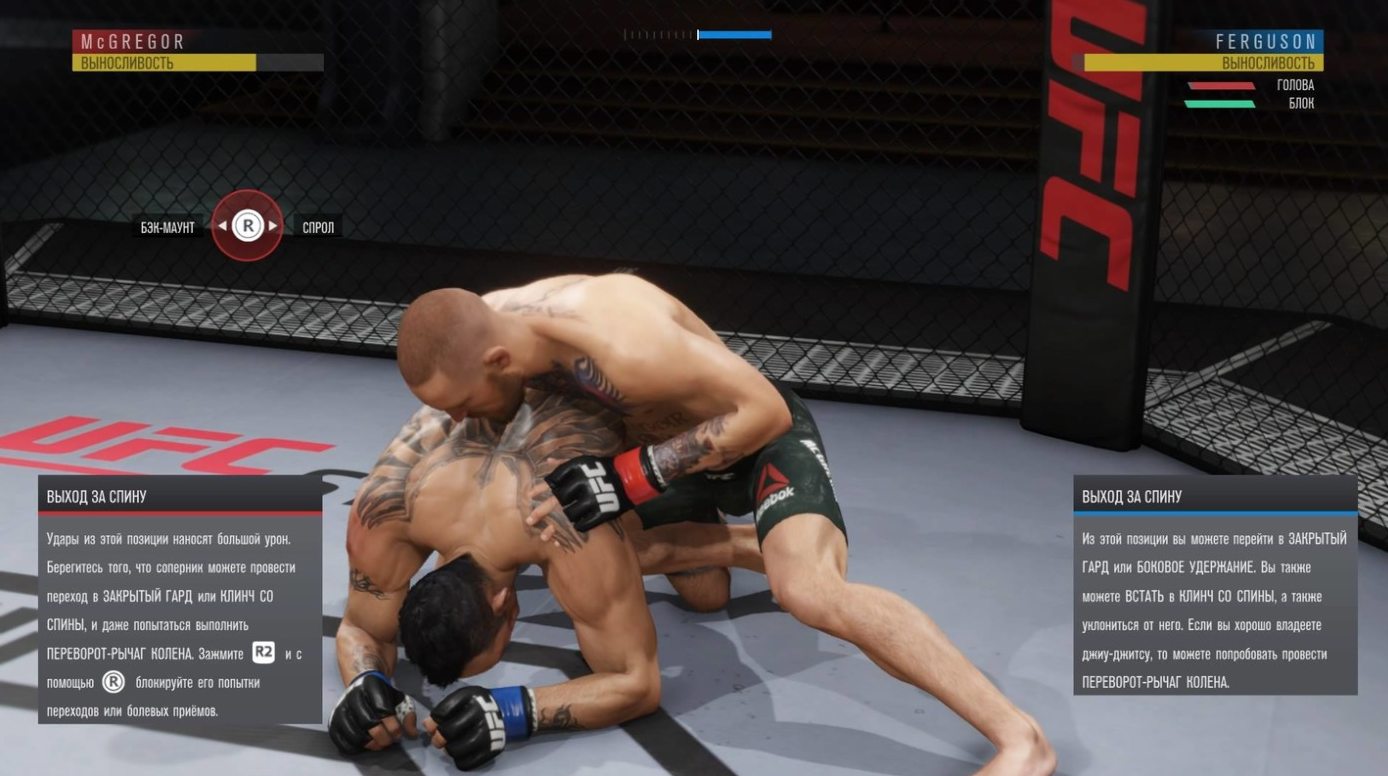Select the СПРОЛ transition option
1388x776 pixels.
[318, 228]
